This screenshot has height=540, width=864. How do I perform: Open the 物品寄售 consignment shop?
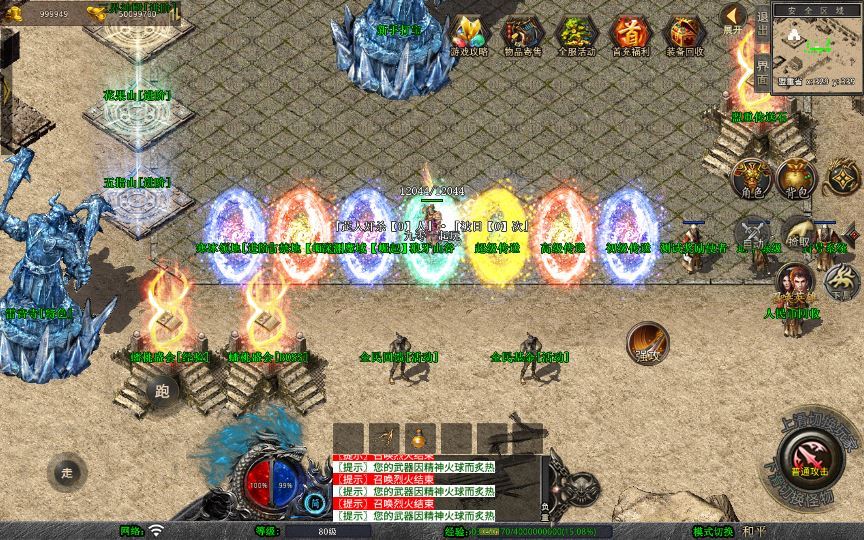tap(521, 36)
